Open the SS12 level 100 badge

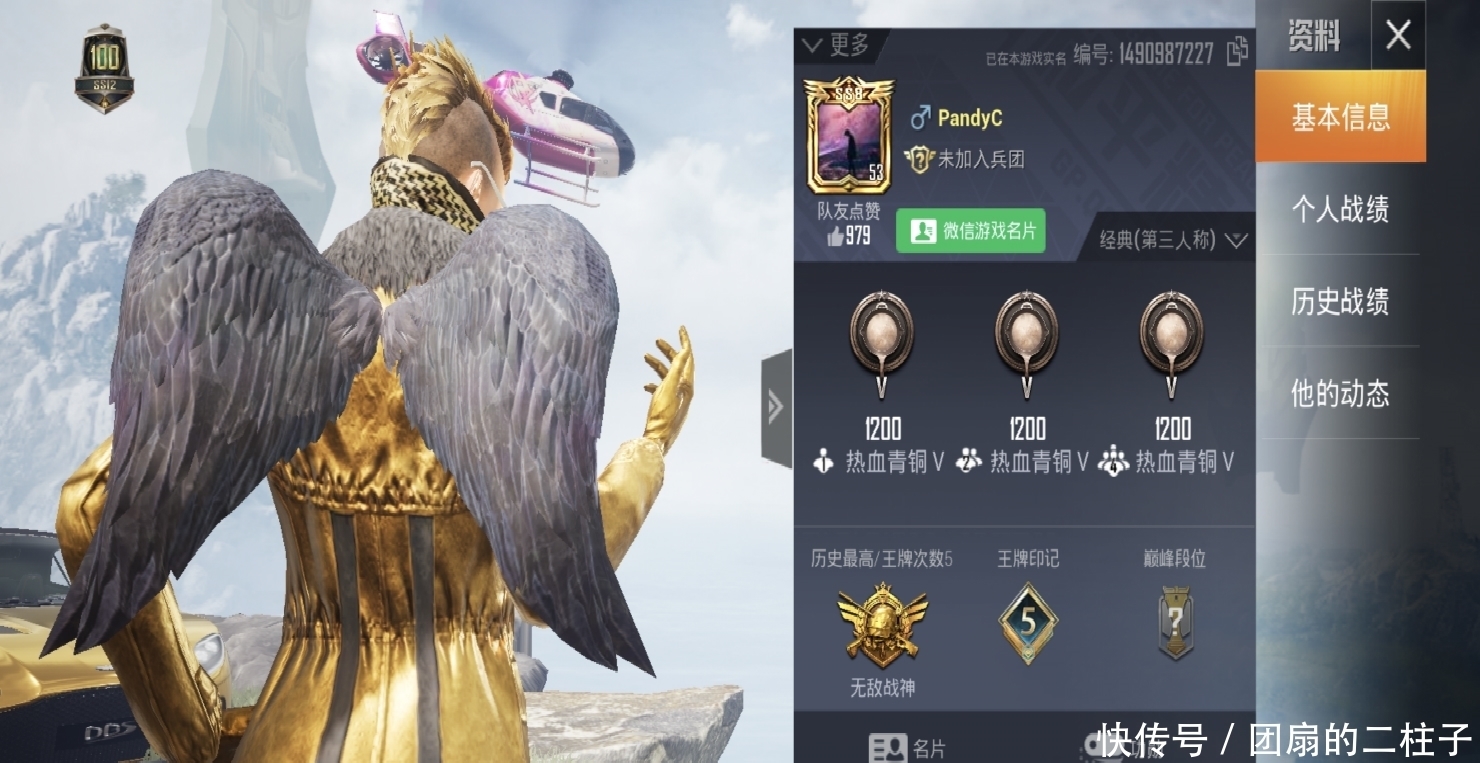coord(104,68)
